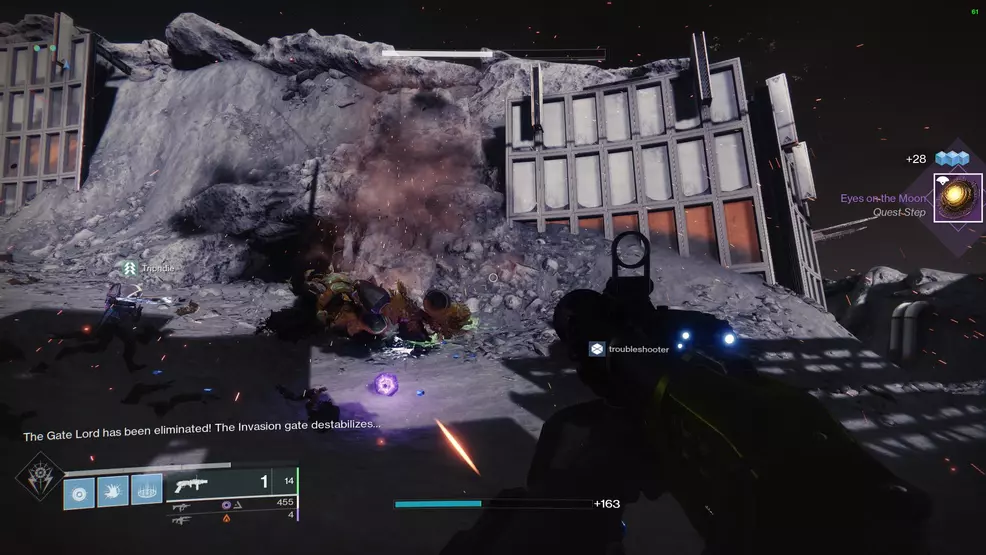
Task: Select the Glimmer cubes reward icon
Action: coord(952,158)
